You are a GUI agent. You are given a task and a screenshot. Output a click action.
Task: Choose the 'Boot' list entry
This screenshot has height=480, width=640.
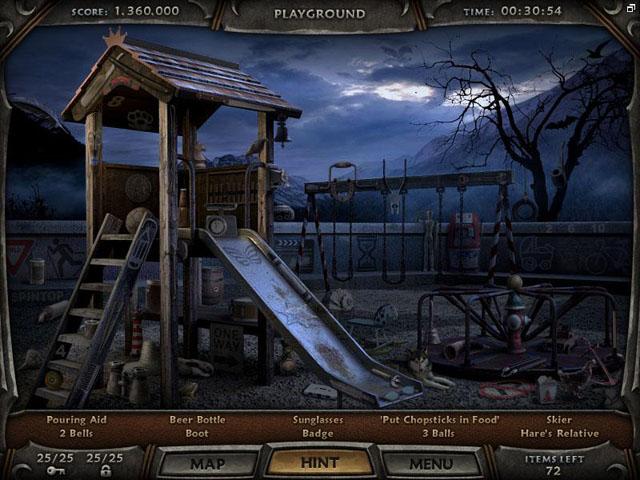pos(195,434)
